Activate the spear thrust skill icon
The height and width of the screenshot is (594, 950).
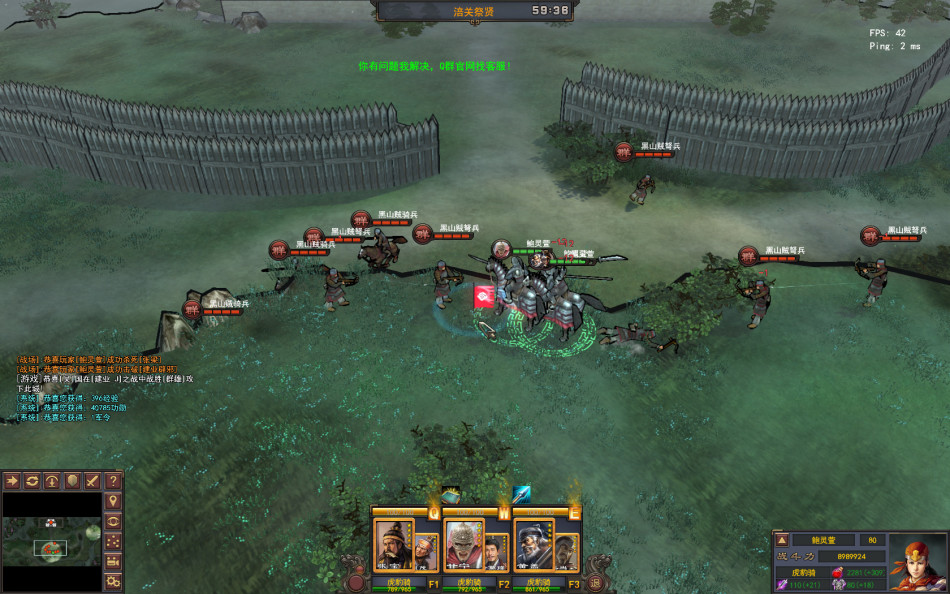click(522, 493)
